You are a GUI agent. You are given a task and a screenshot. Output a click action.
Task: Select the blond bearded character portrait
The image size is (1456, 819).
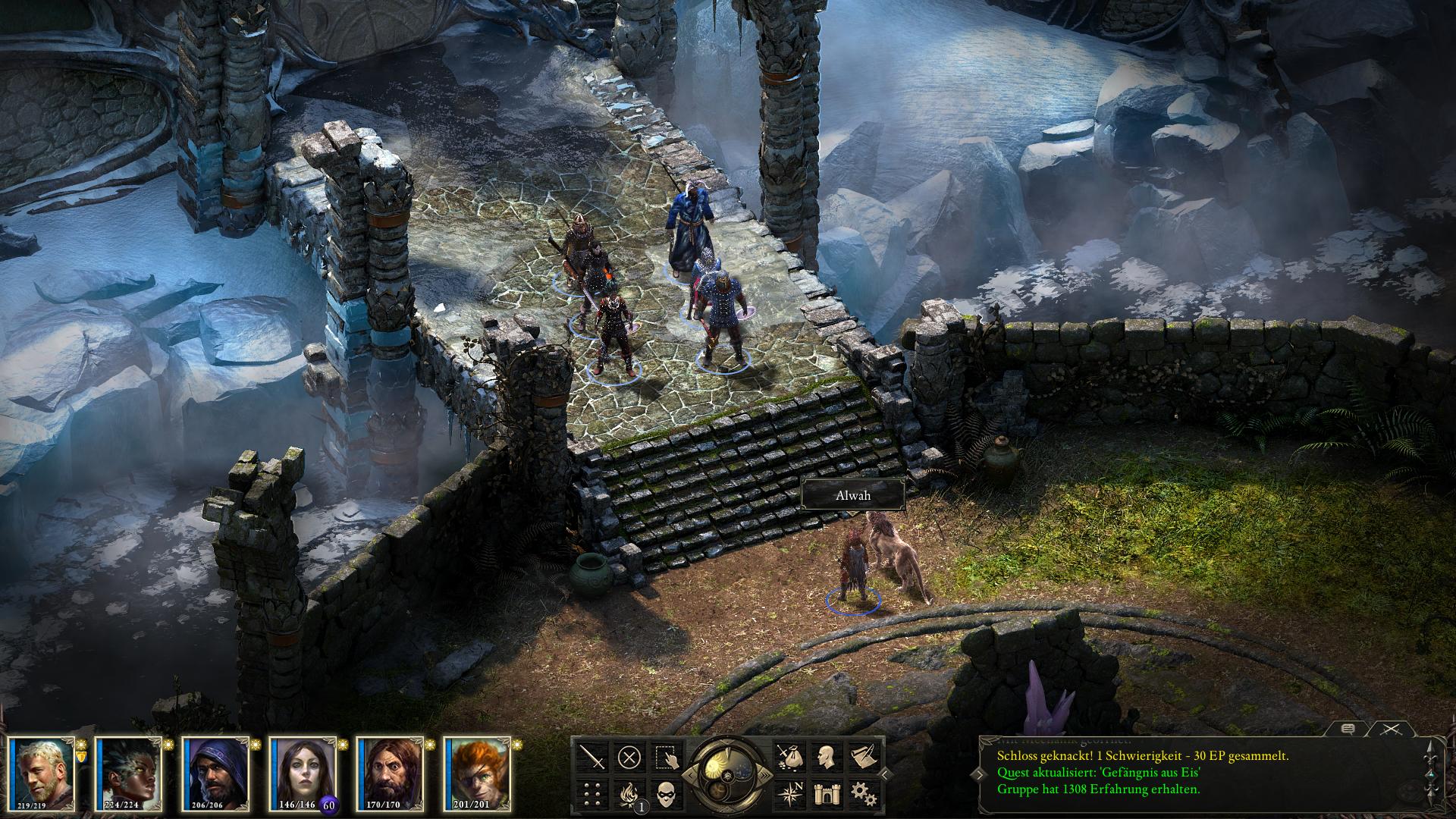(x=41, y=773)
